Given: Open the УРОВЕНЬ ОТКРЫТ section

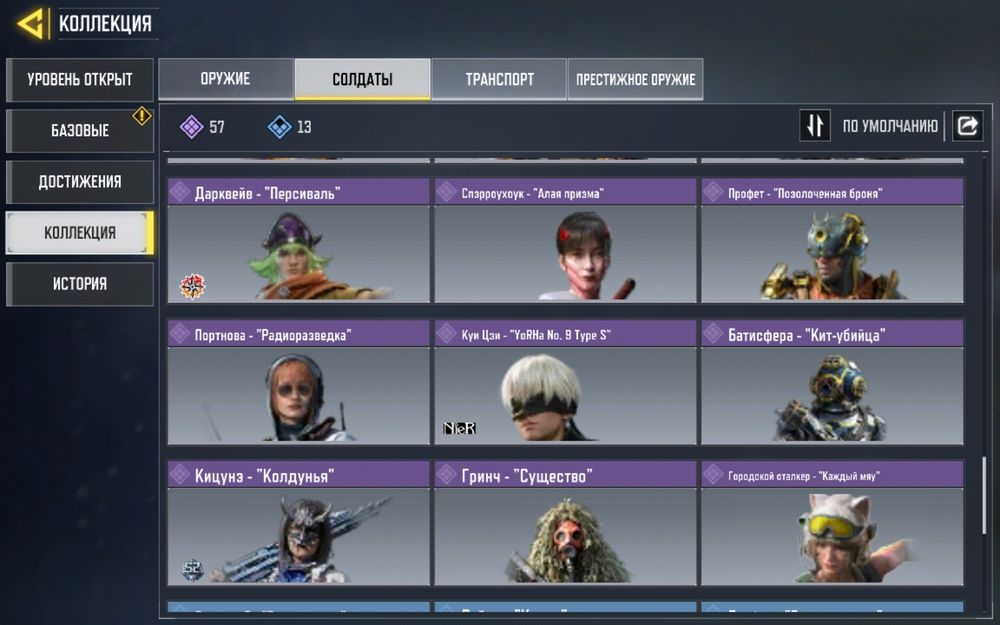Looking at the screenshot, I should 80,80.
